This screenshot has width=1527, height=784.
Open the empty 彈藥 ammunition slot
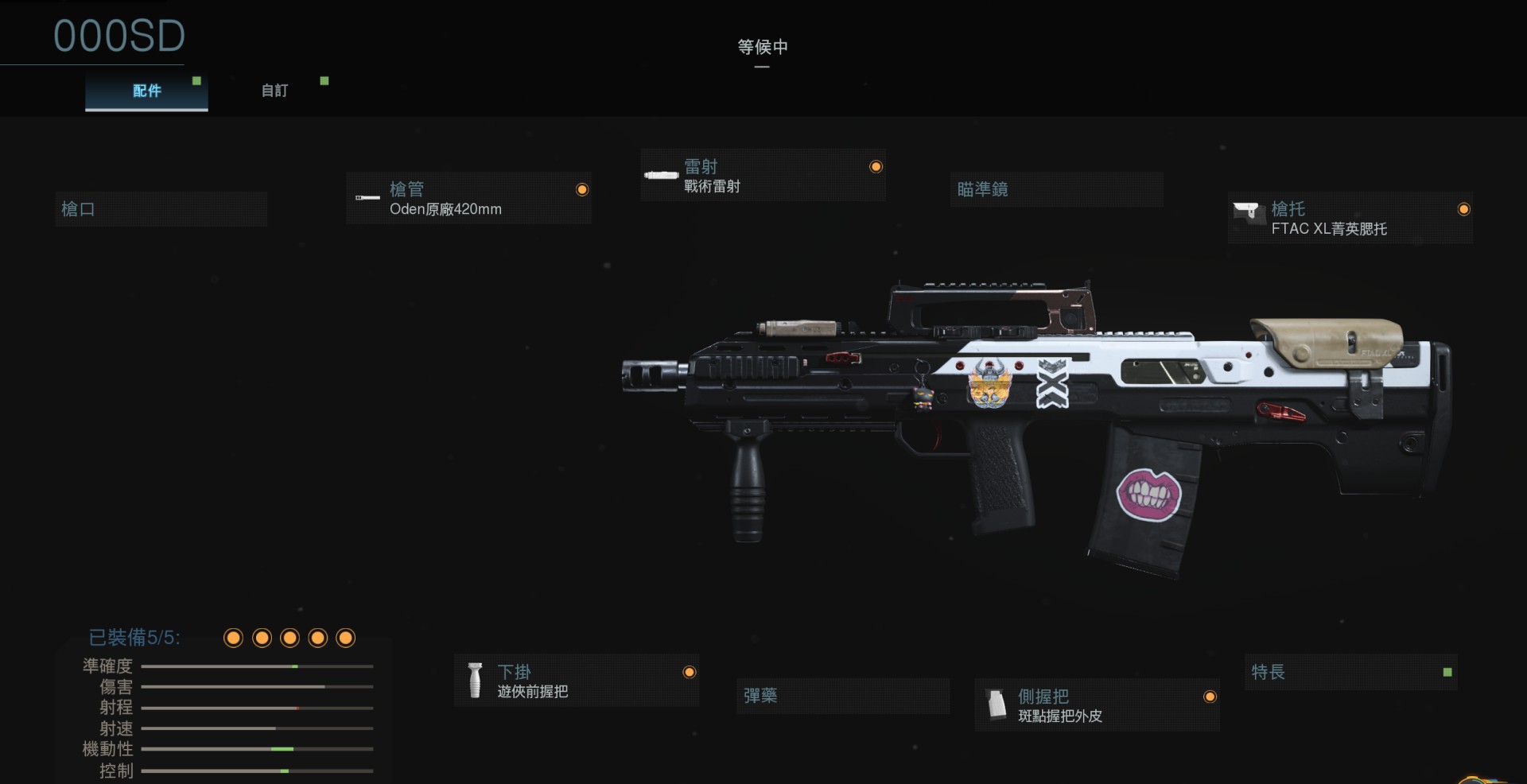click(842, 696)
